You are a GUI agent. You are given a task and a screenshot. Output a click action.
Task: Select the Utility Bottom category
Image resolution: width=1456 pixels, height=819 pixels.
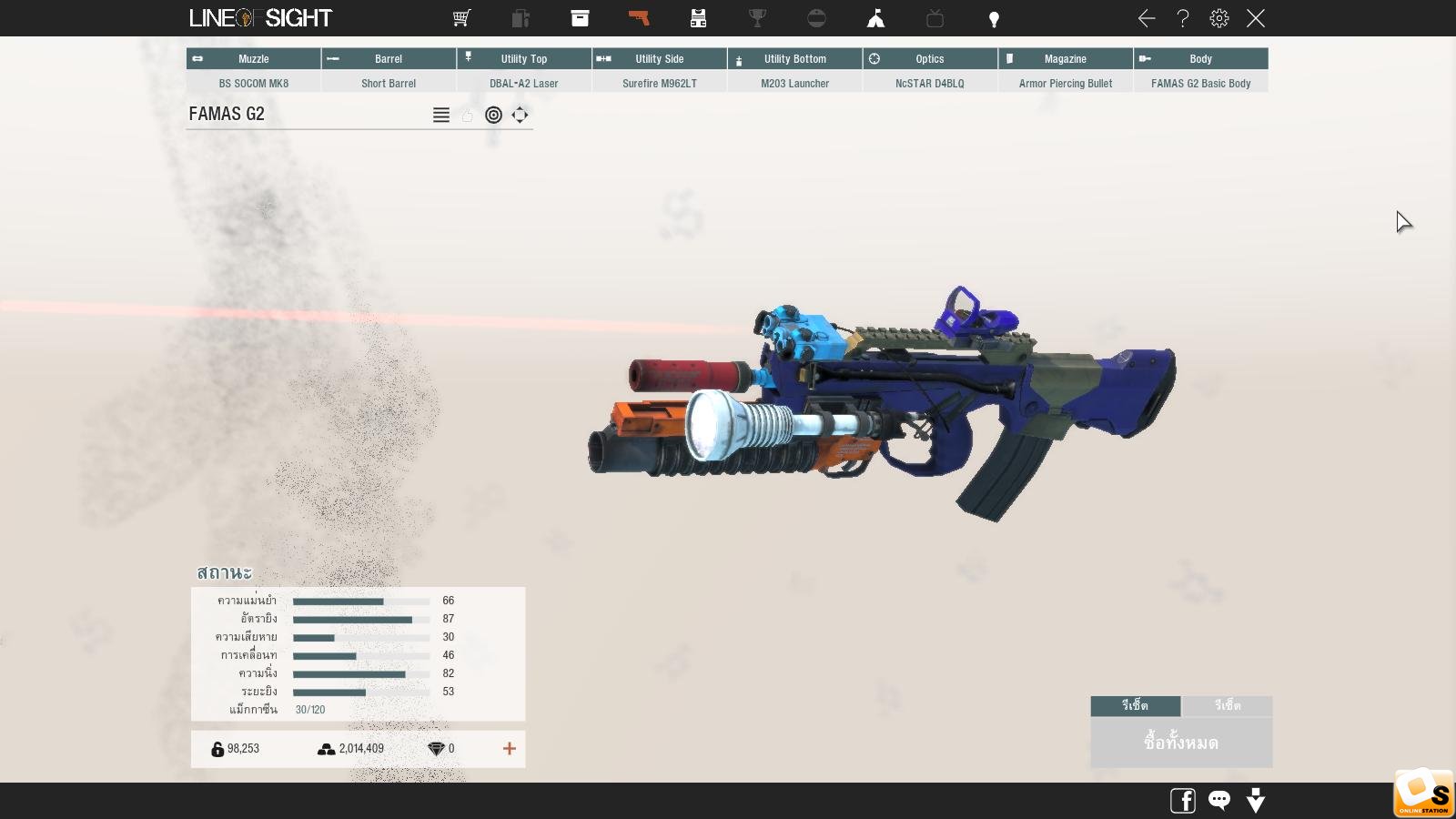pyautogui.click(x=794, y=59)
